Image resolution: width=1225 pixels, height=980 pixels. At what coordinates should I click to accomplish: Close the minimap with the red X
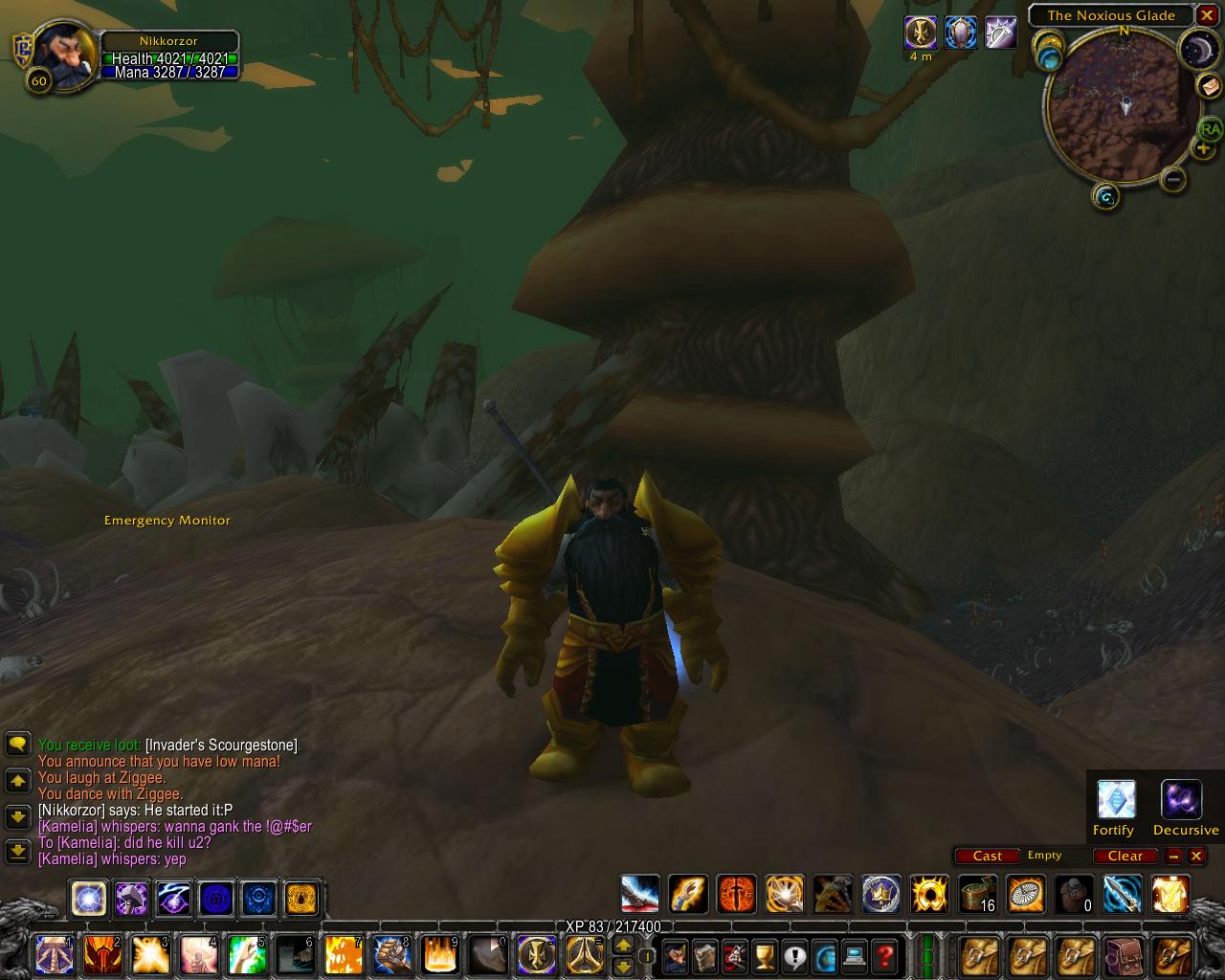point(1207,15)
